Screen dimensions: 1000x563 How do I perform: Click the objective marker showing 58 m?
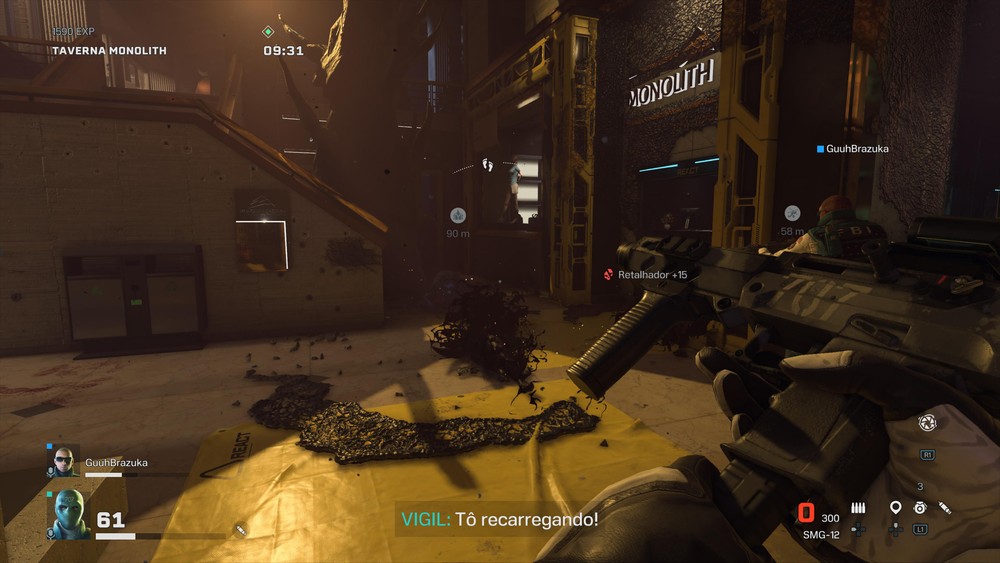coord(792,212)
